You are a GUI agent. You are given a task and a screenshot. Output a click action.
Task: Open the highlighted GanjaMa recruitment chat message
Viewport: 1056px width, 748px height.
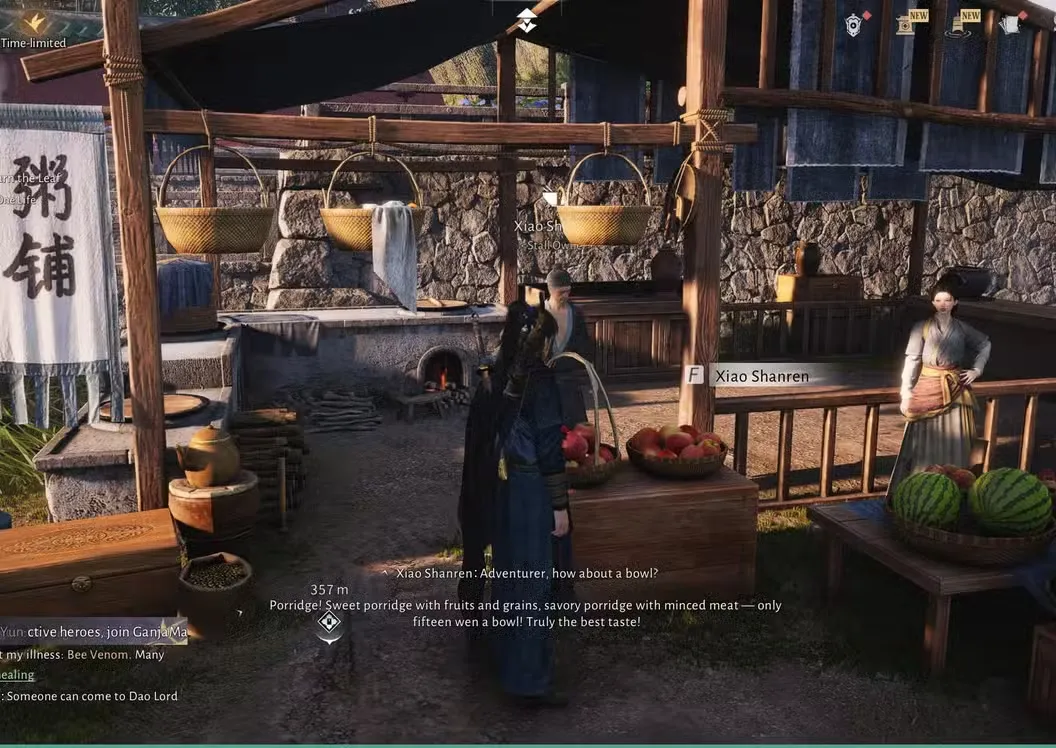click(93, 632)
